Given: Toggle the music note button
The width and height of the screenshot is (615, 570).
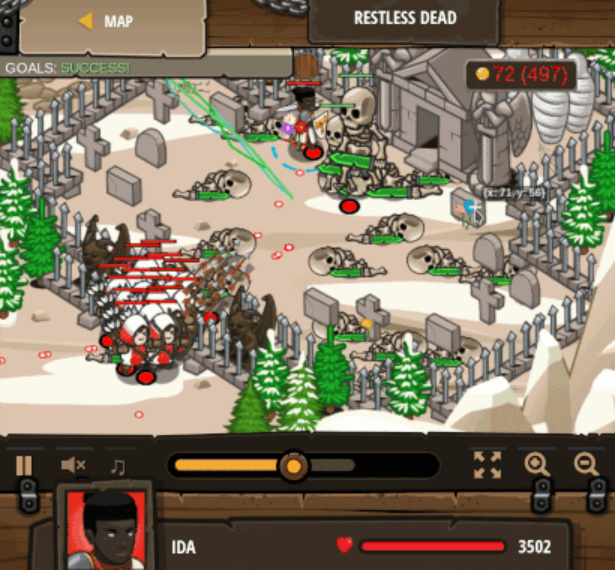Looking at the screenshot, I should (x=118, y=465).
